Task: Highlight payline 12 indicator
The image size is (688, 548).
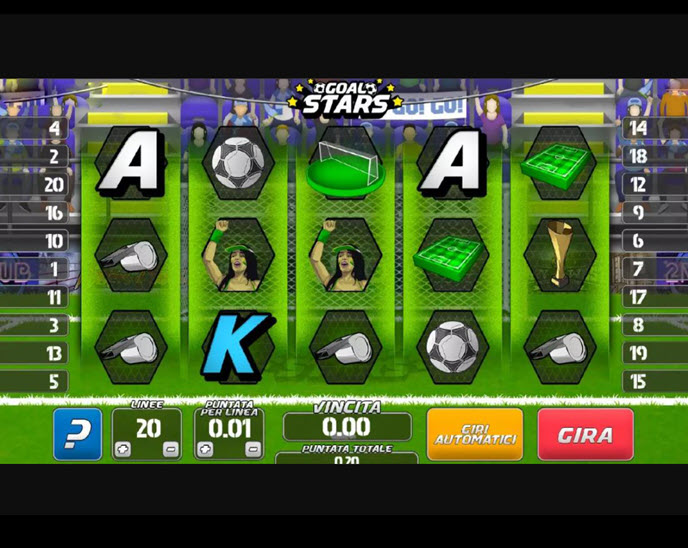Action: pos(638,184)
